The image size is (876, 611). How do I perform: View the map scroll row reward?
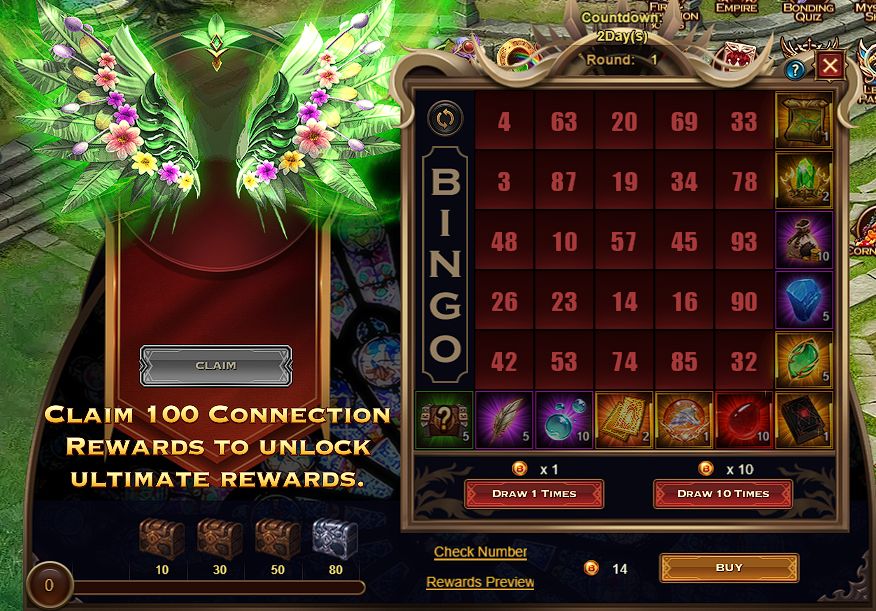click(x=803, y=120)
